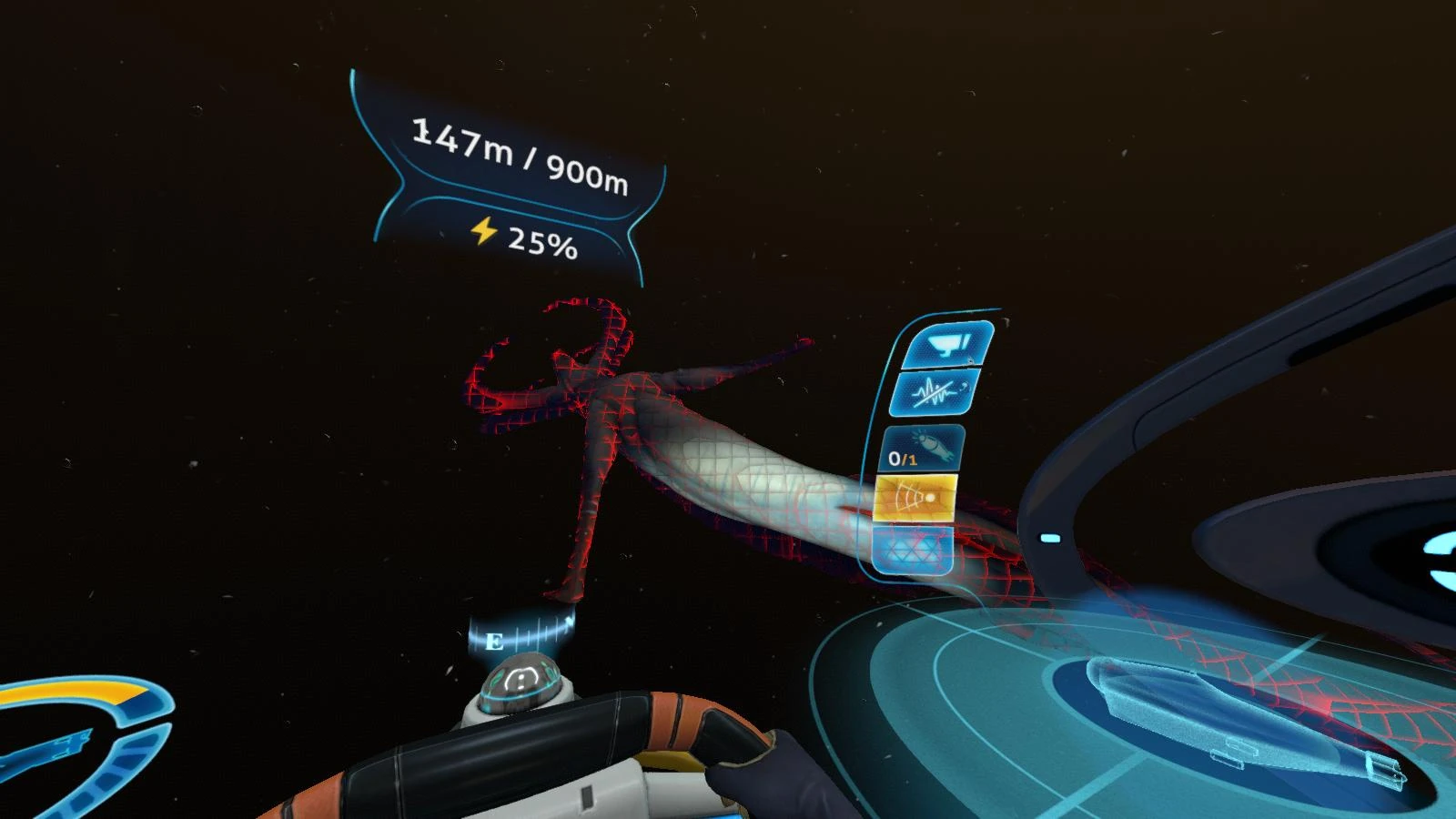Activate the perimeter defense waveform icon
The height and width of the screenshot is (819, 1456).
933,393
